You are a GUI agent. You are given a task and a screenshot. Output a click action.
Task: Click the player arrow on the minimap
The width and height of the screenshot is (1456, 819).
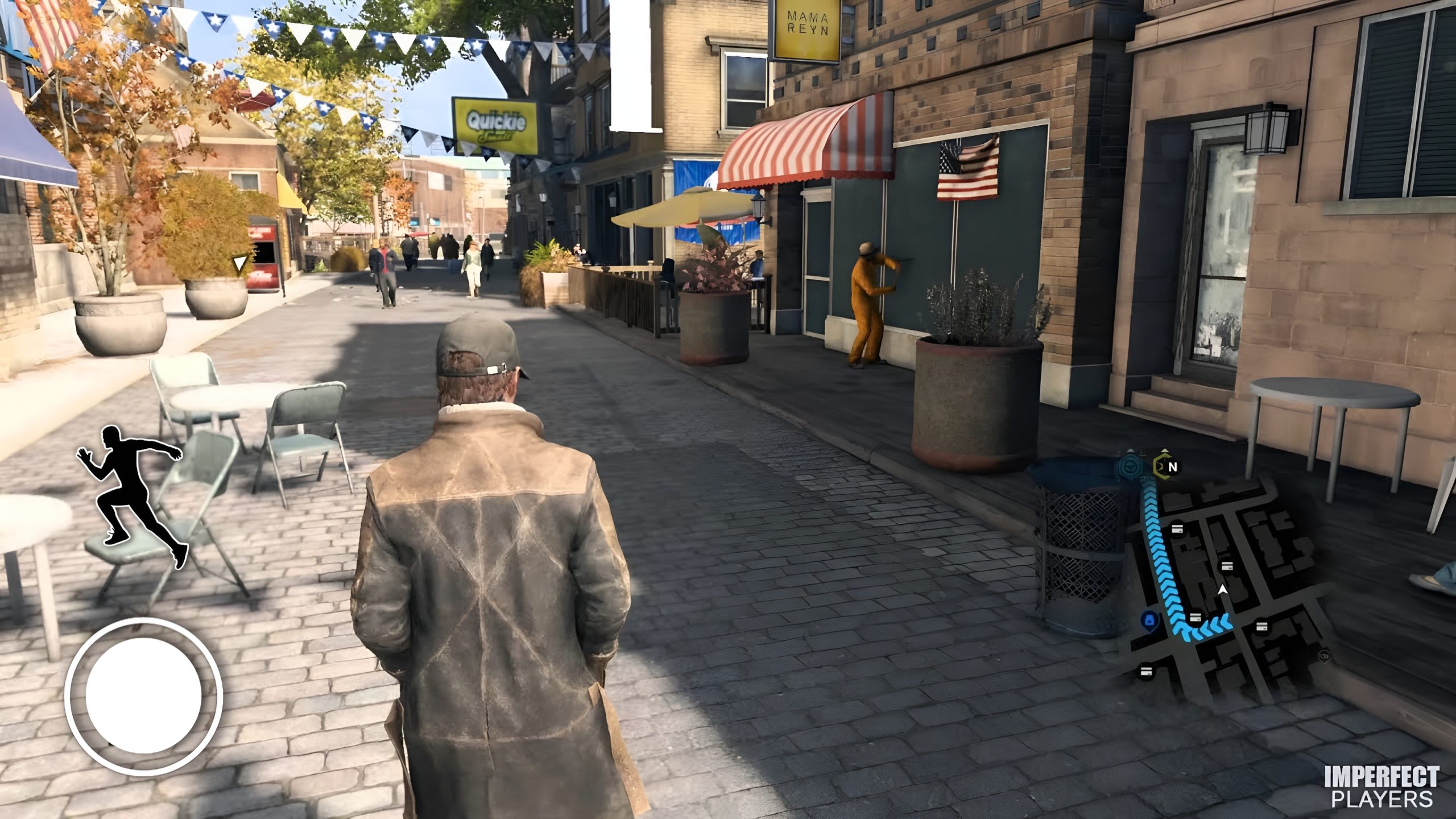tap(1223, 591)
